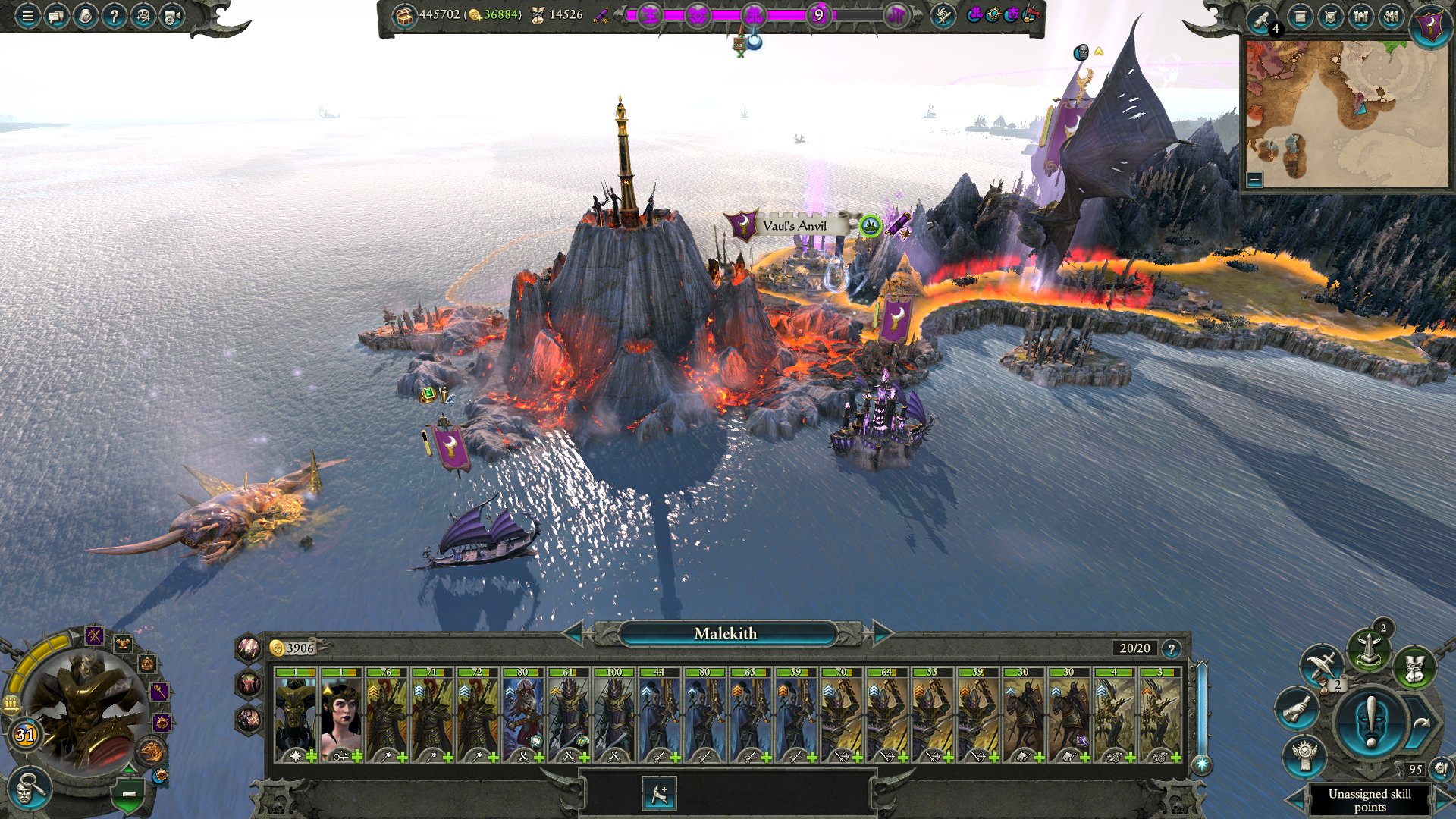The width and height of the screenshot is (1456, 819).
Task: Open the help question mark panel
Action: 114,15
